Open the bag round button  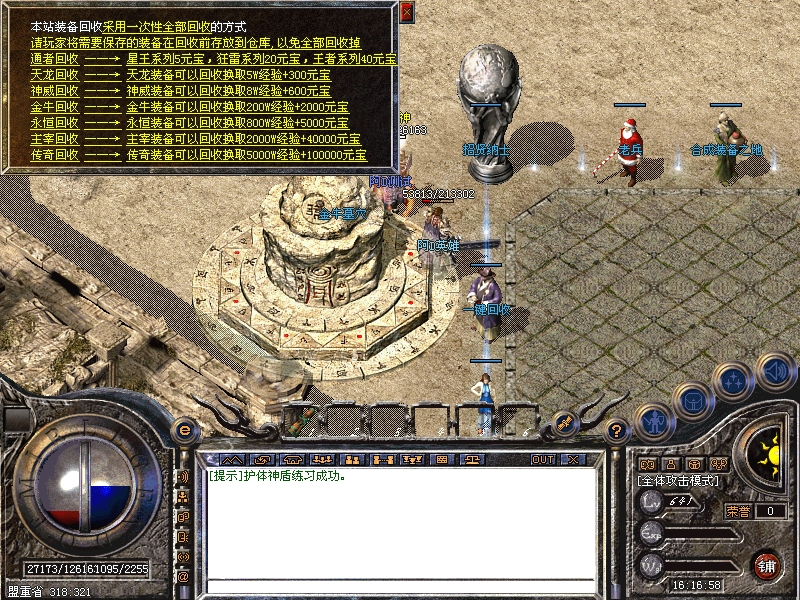693,402
